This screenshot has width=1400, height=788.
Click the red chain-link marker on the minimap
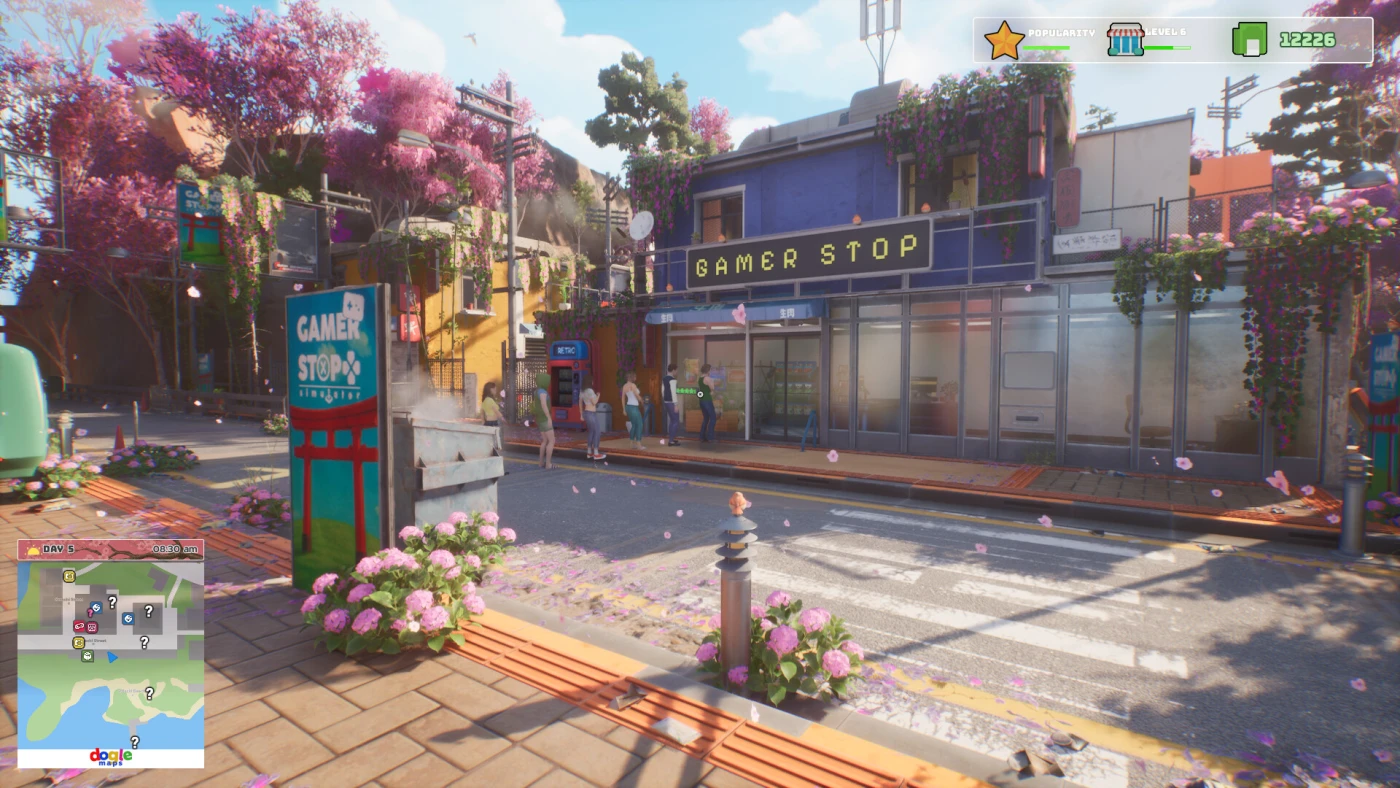pos(79,626)
